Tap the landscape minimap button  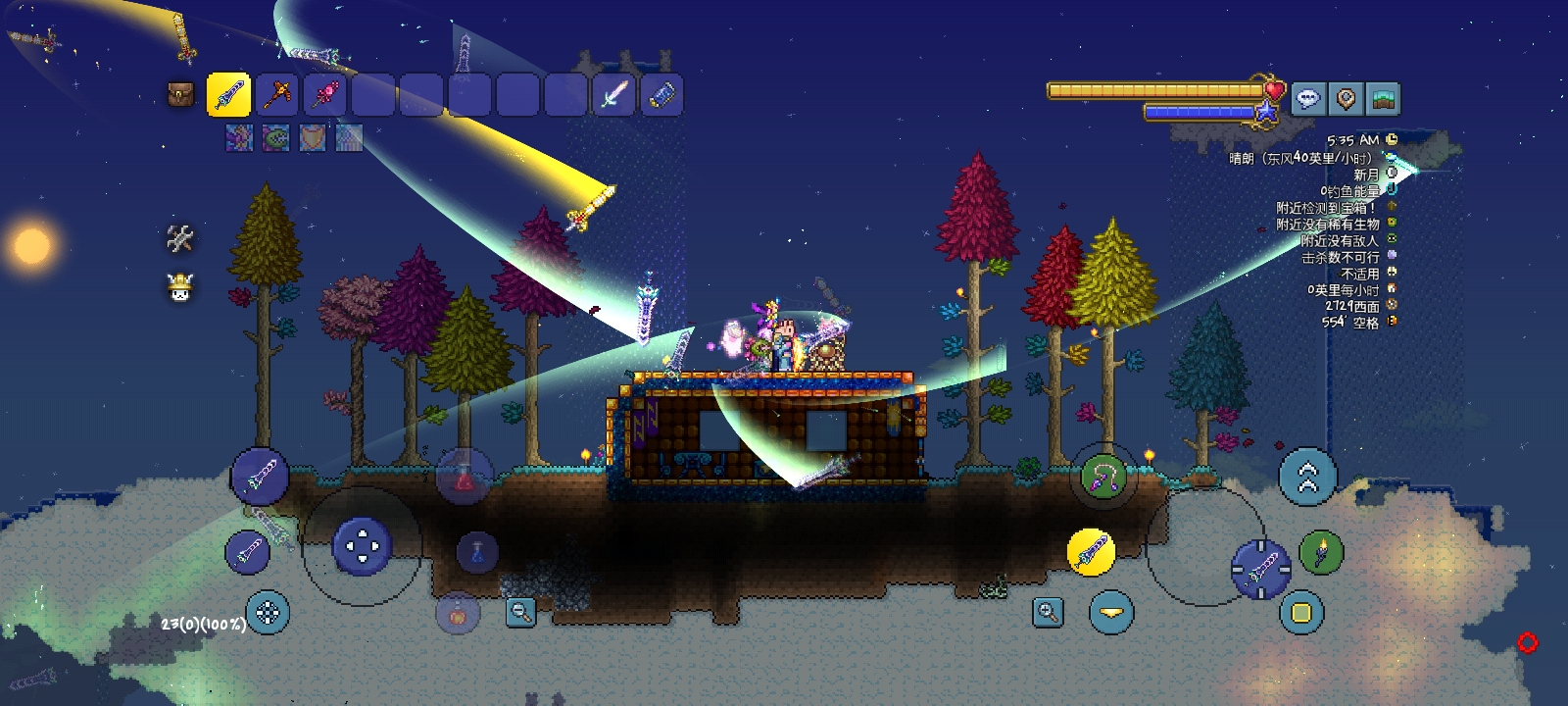coord(1383,98)
